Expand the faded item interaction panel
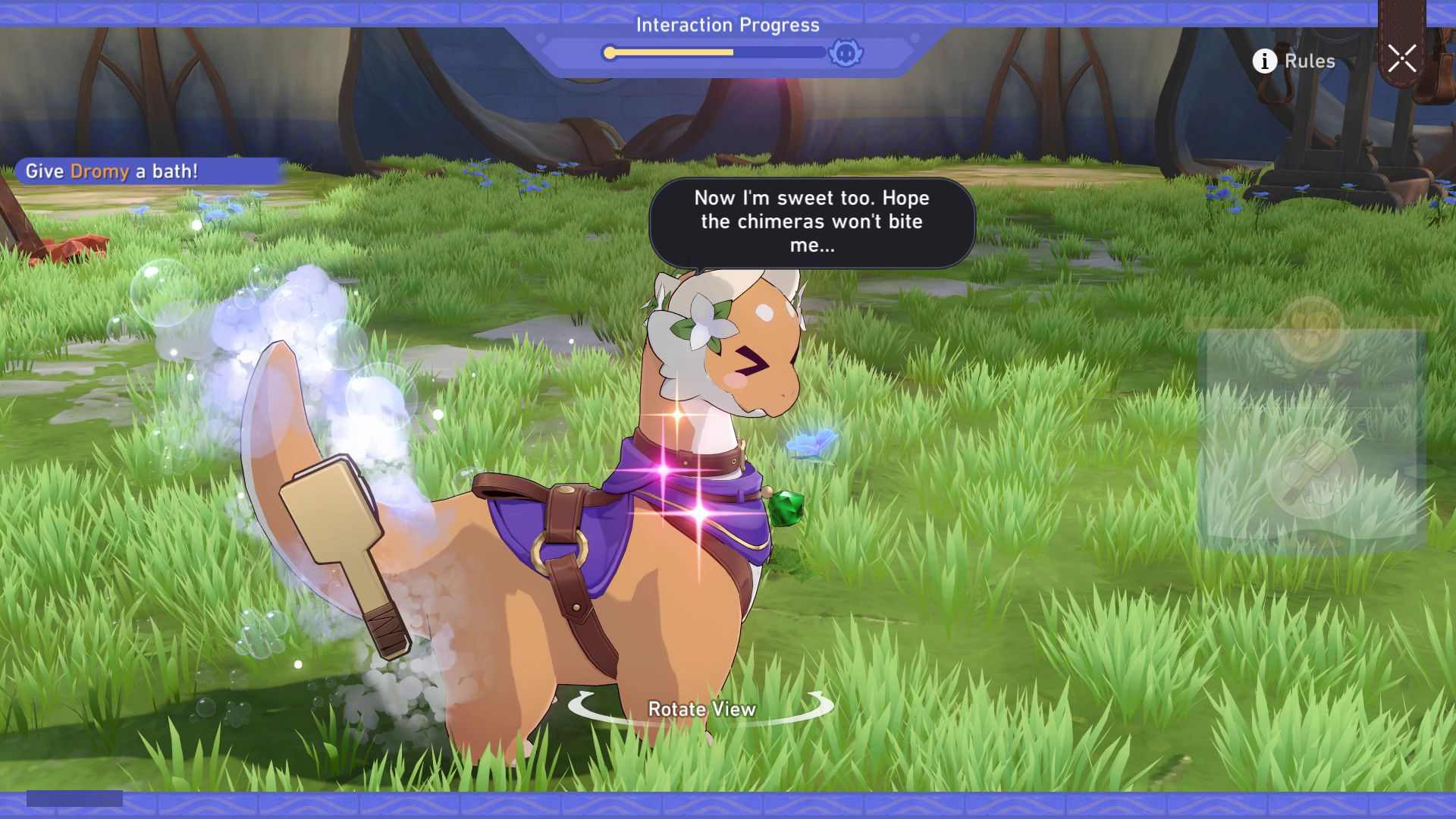1456x819 pixels. (1309, 432)
